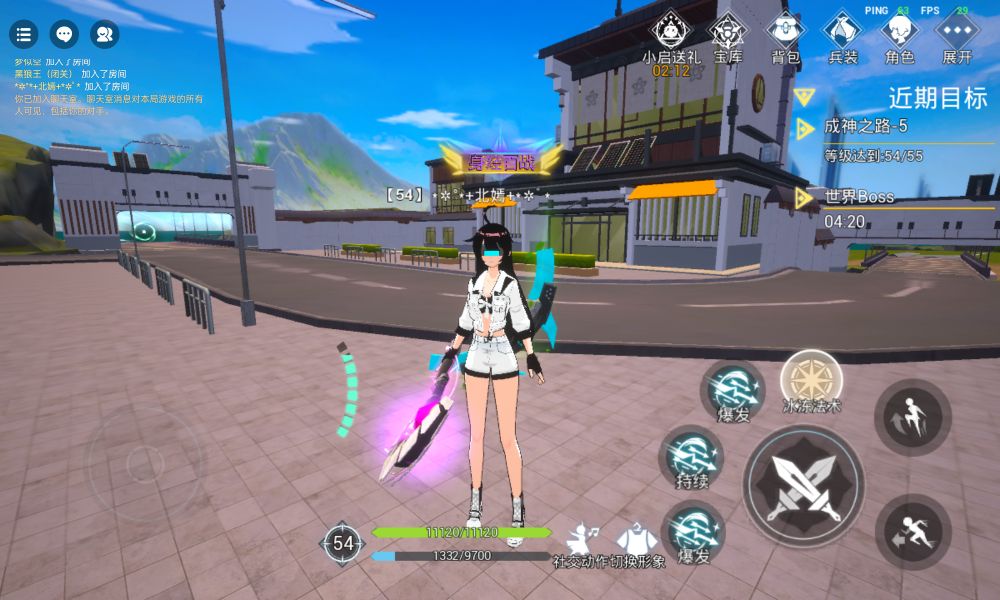Open the chat bubble icon
This screenshot has width=1000, height=600.
tap(64, 35)
